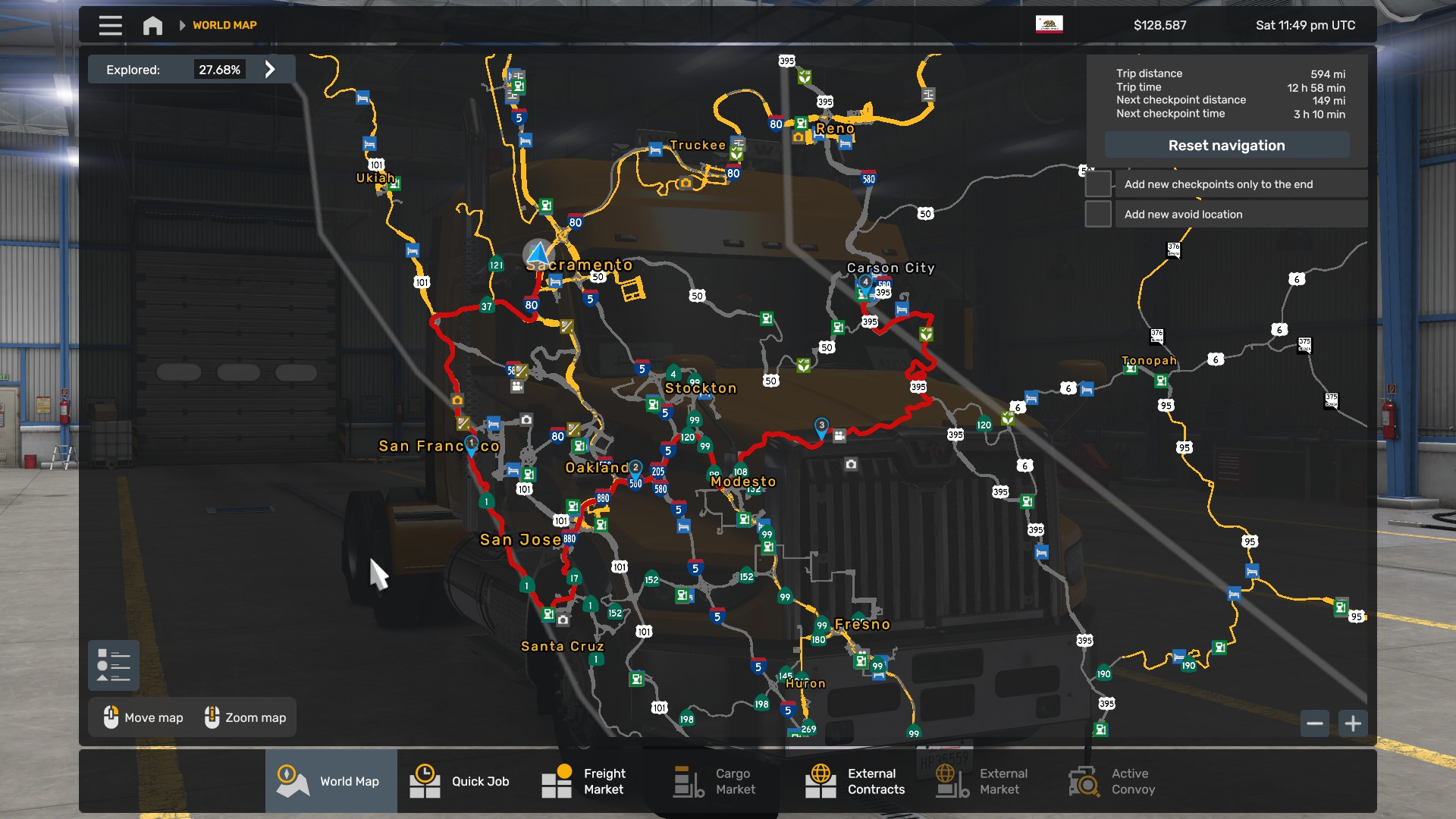1456x819 pixels.
Task: Zoom out using the minus map button
Action: point(1316,723)
